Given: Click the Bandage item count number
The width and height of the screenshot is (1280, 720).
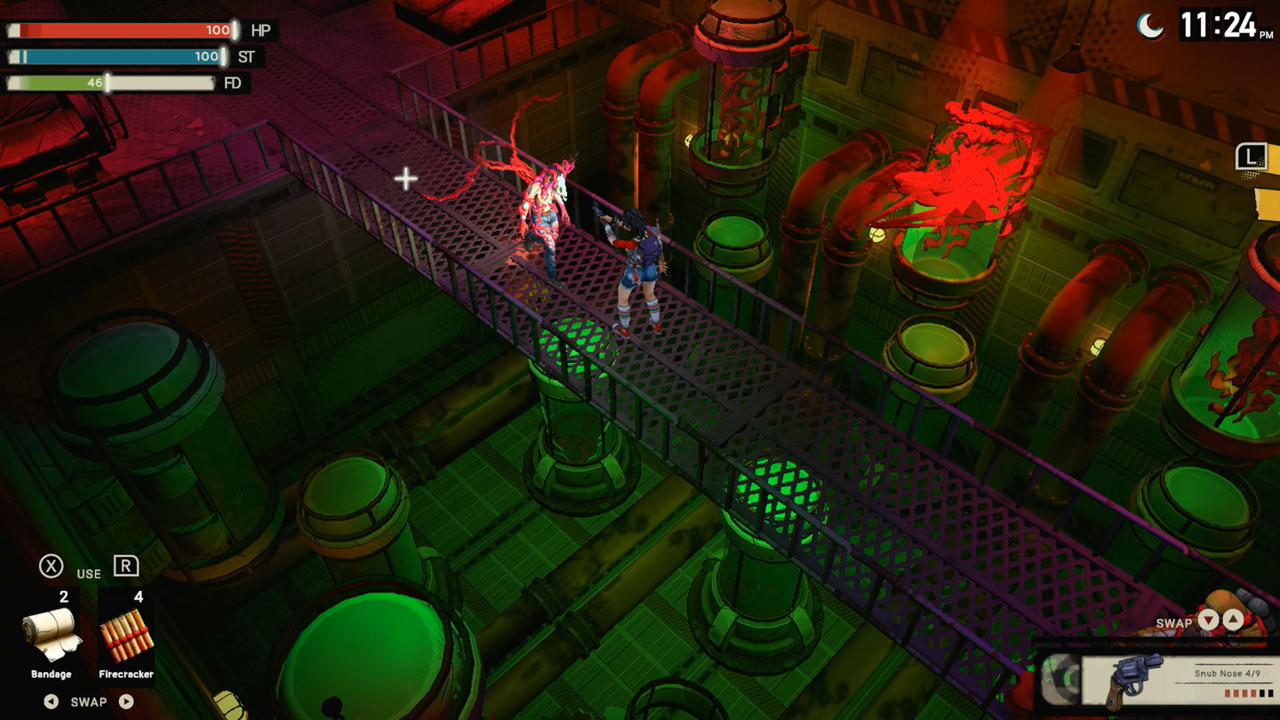Looking at the screenshot, I should (64, 597).
